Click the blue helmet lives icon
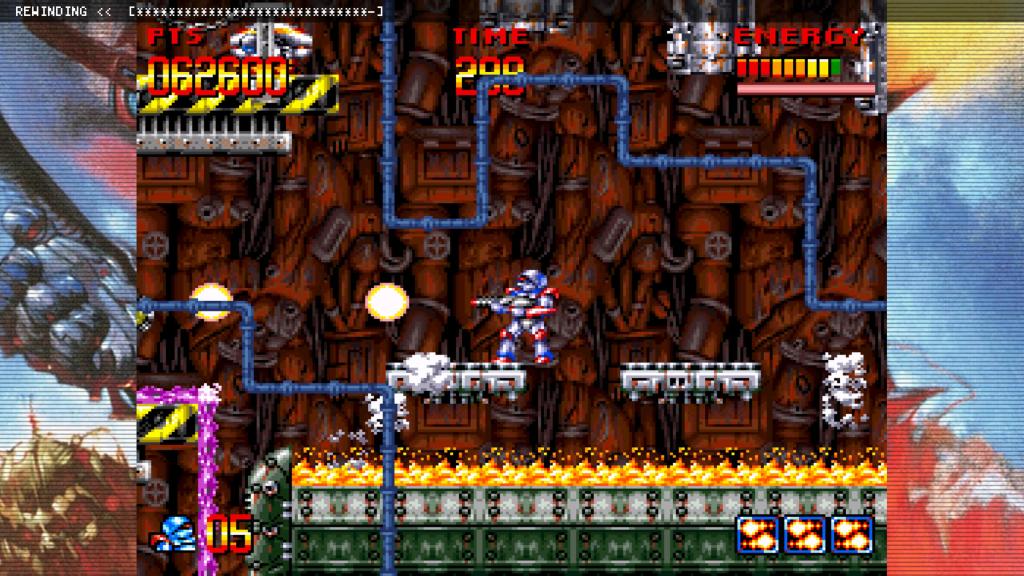The image size is (1024, 576). coord(177,534)
